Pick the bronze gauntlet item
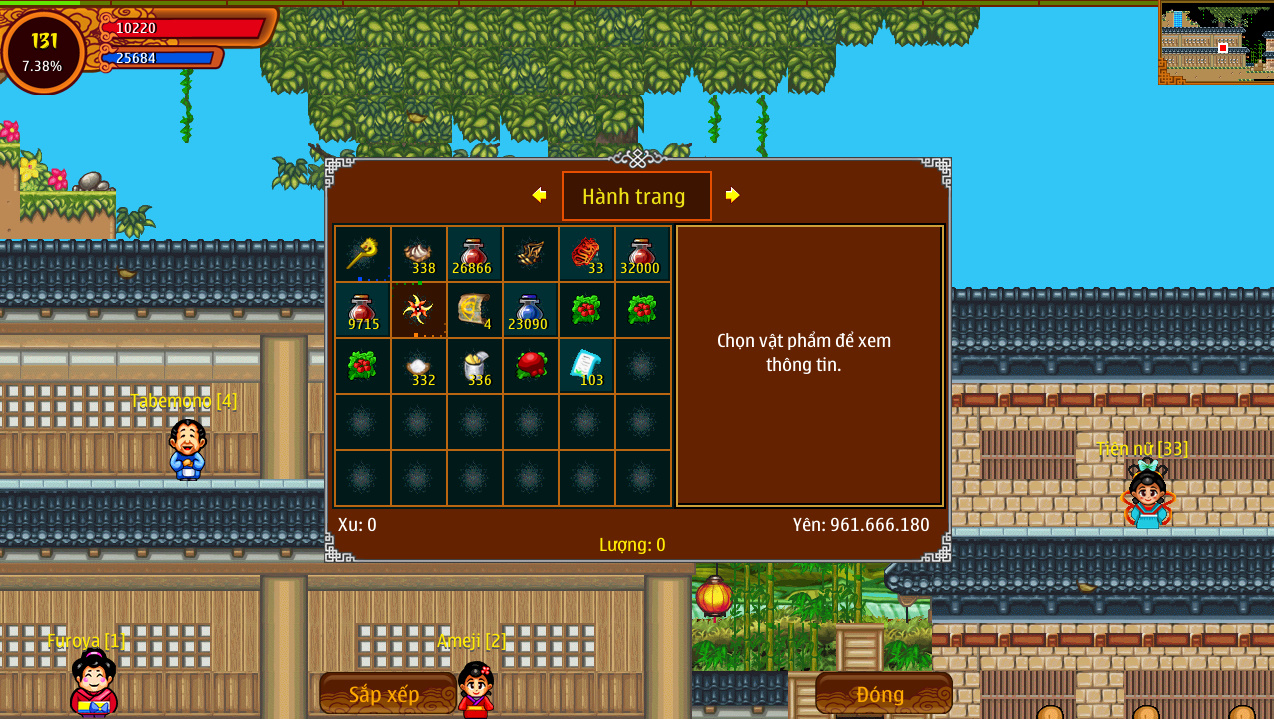1274x719 pixels. (x=530, y=254)
